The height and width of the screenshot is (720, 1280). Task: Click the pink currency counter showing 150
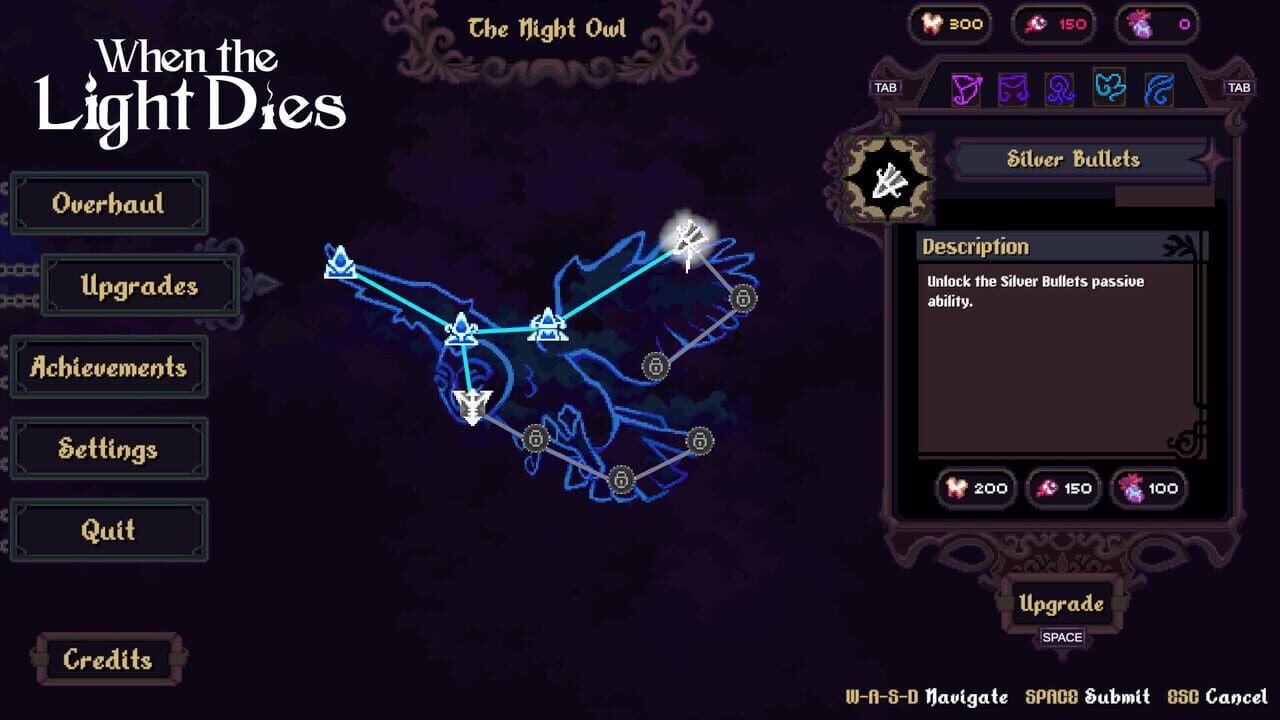tap(1051, 24)
